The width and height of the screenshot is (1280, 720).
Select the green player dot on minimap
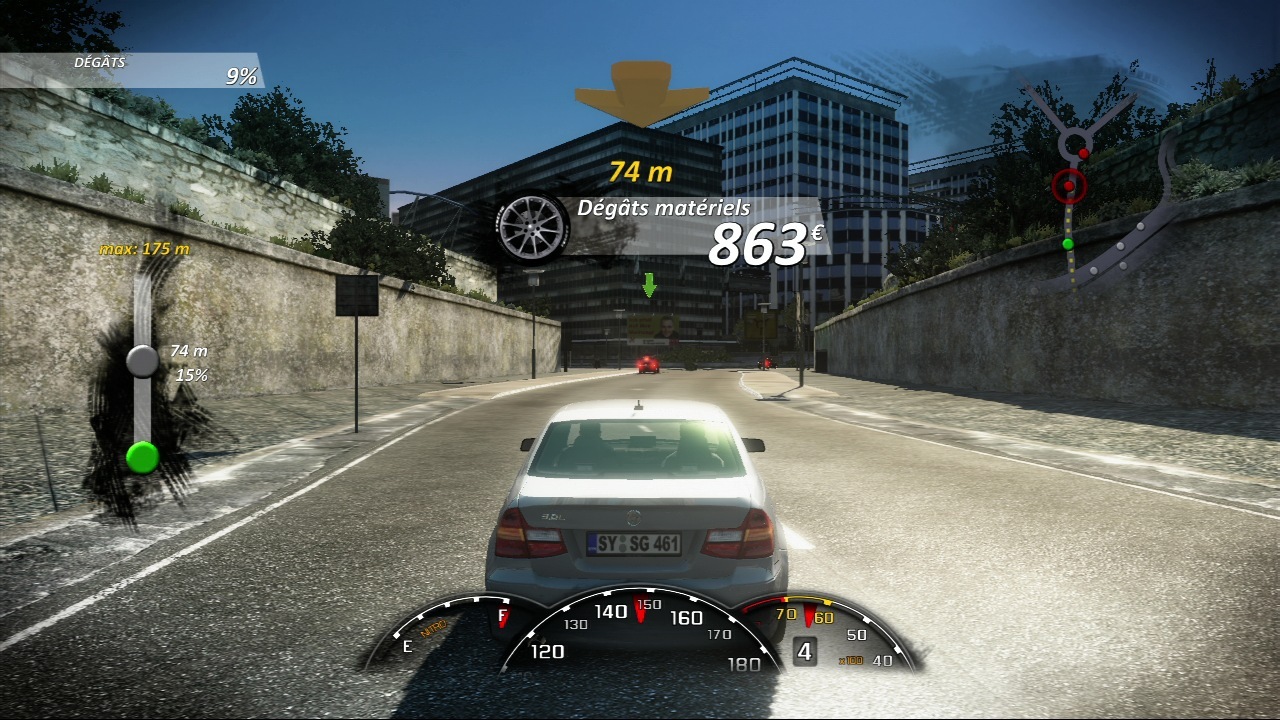tap(1067, 243)
